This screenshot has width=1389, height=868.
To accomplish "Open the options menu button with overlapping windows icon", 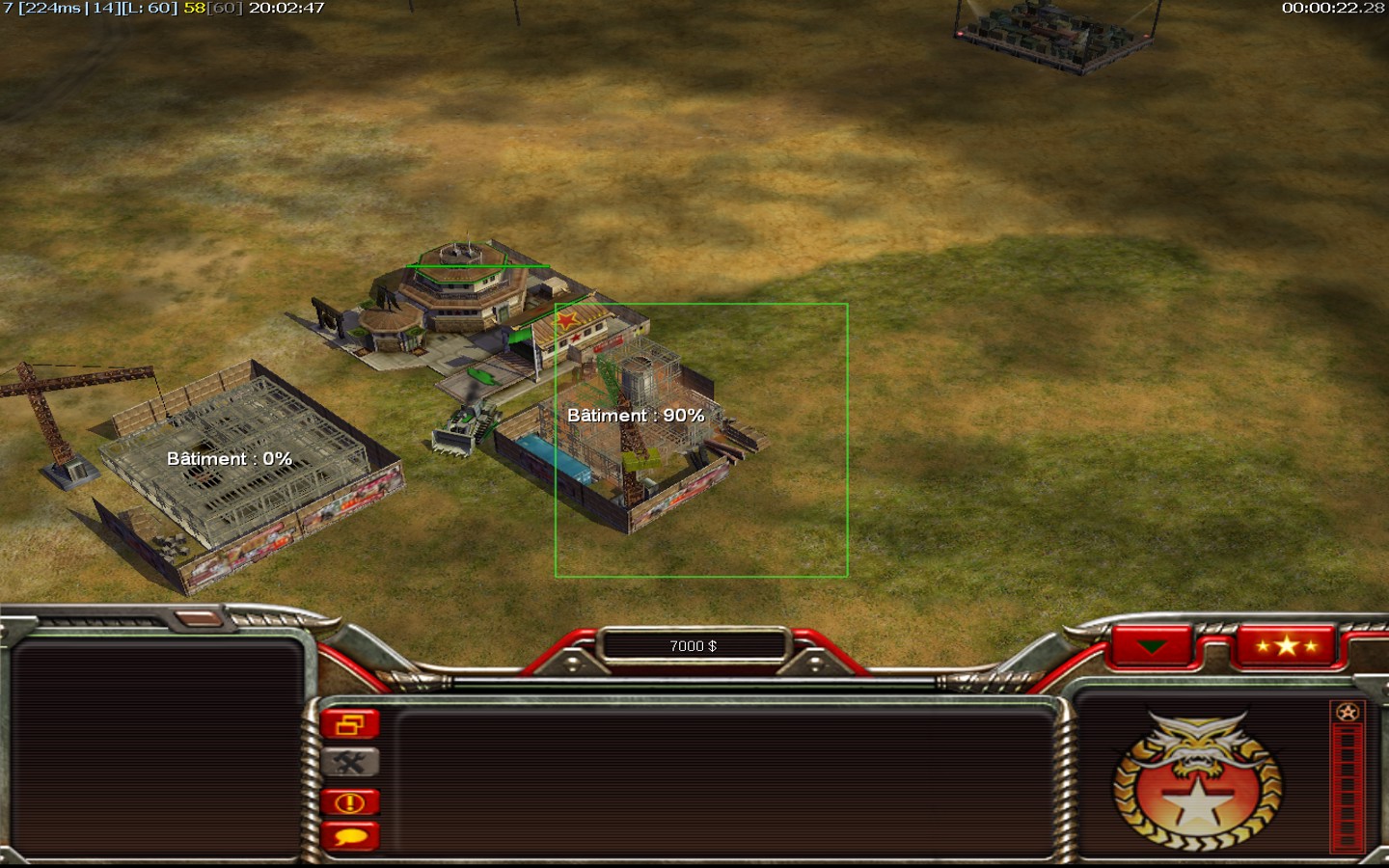I will pos(349,724).
